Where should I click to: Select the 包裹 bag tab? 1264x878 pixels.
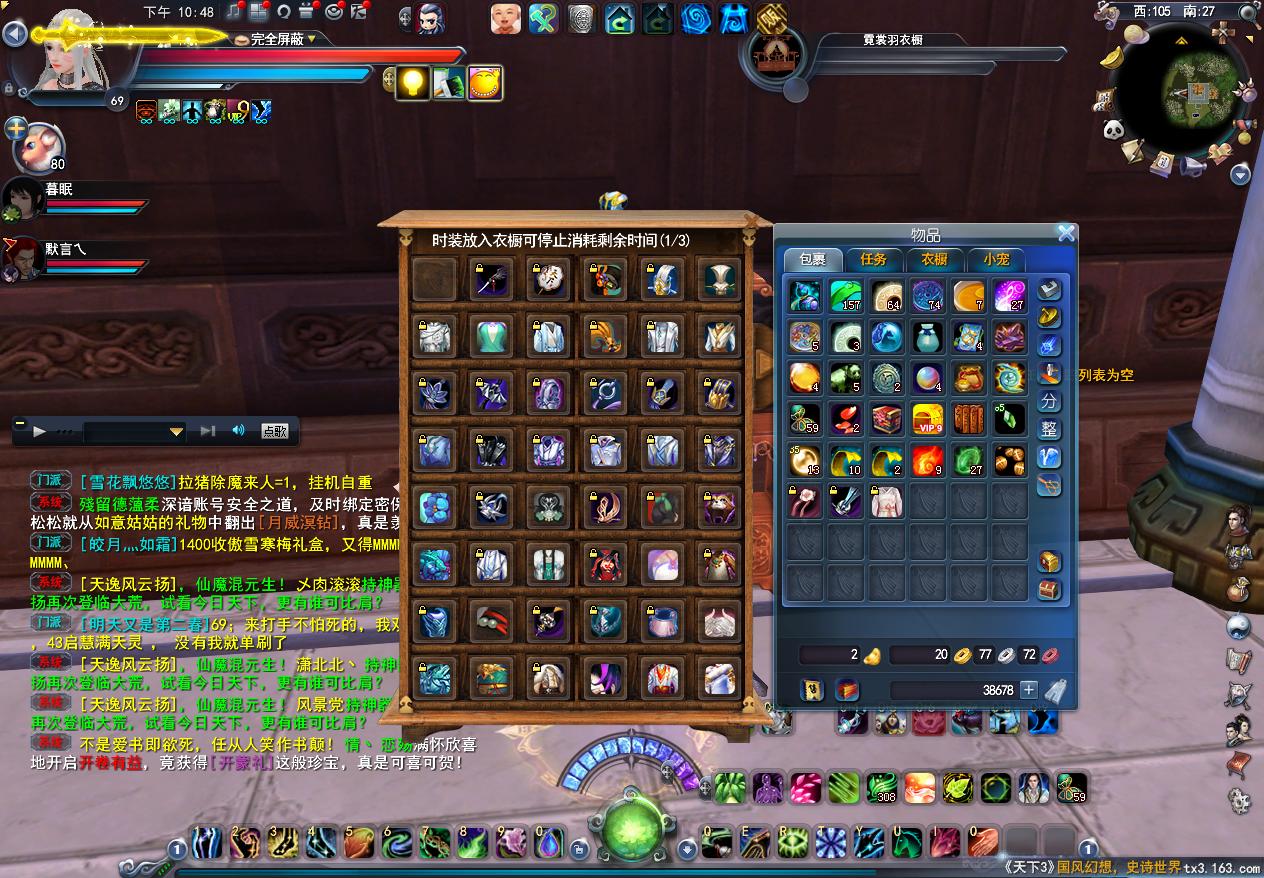[x=812, y=259]
